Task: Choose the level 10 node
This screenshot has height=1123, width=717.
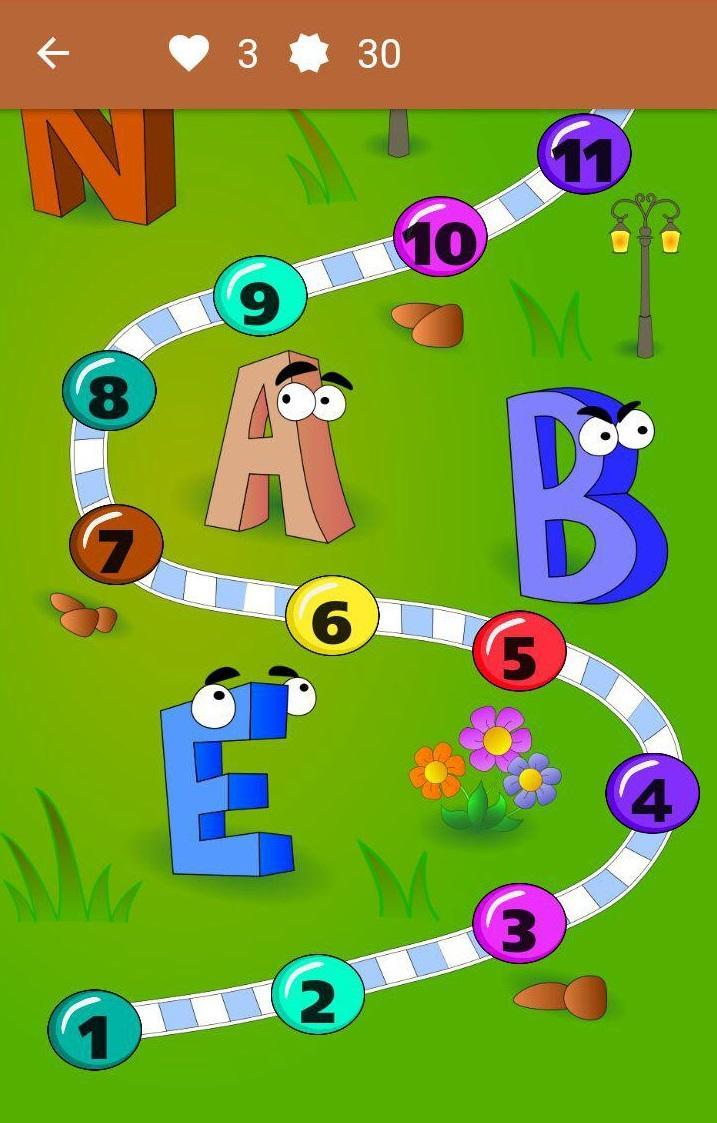Action: point(440,237)
